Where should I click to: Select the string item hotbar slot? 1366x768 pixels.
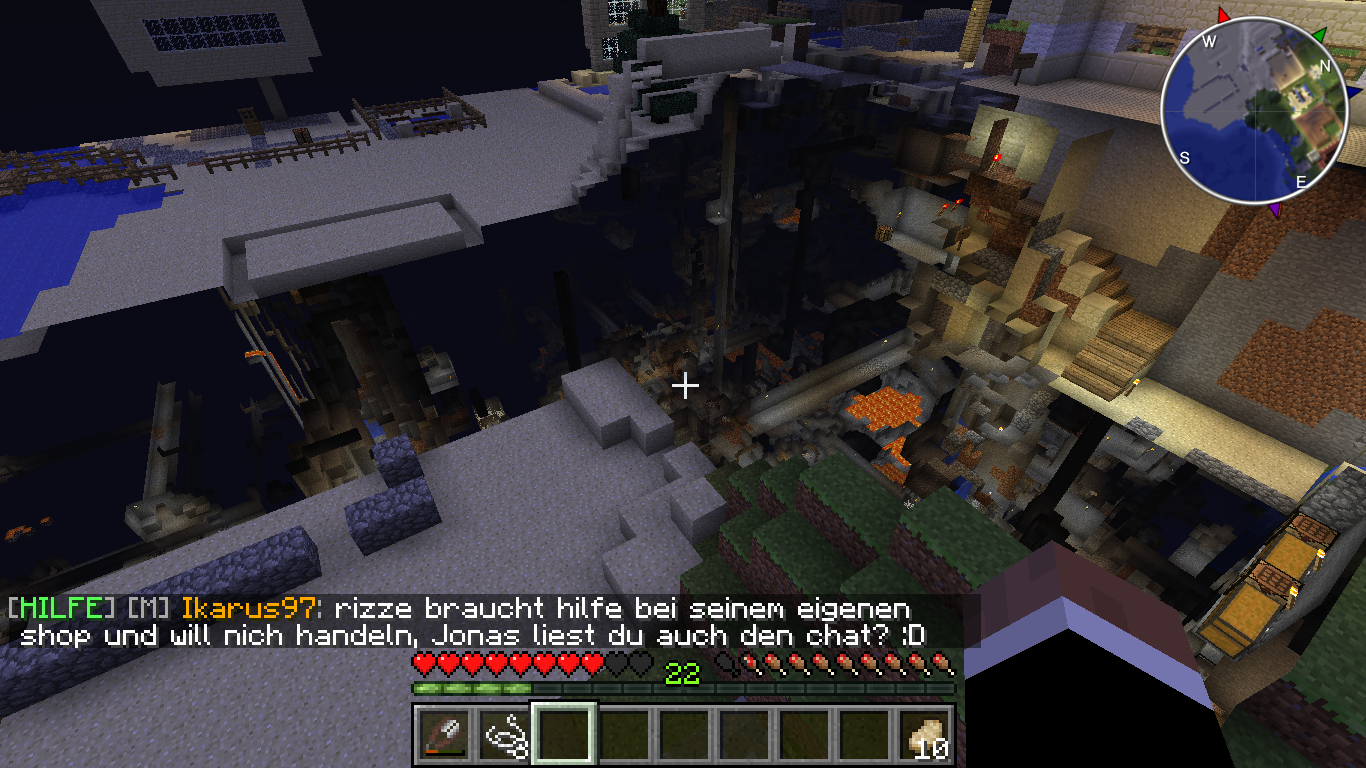[505, 735]
